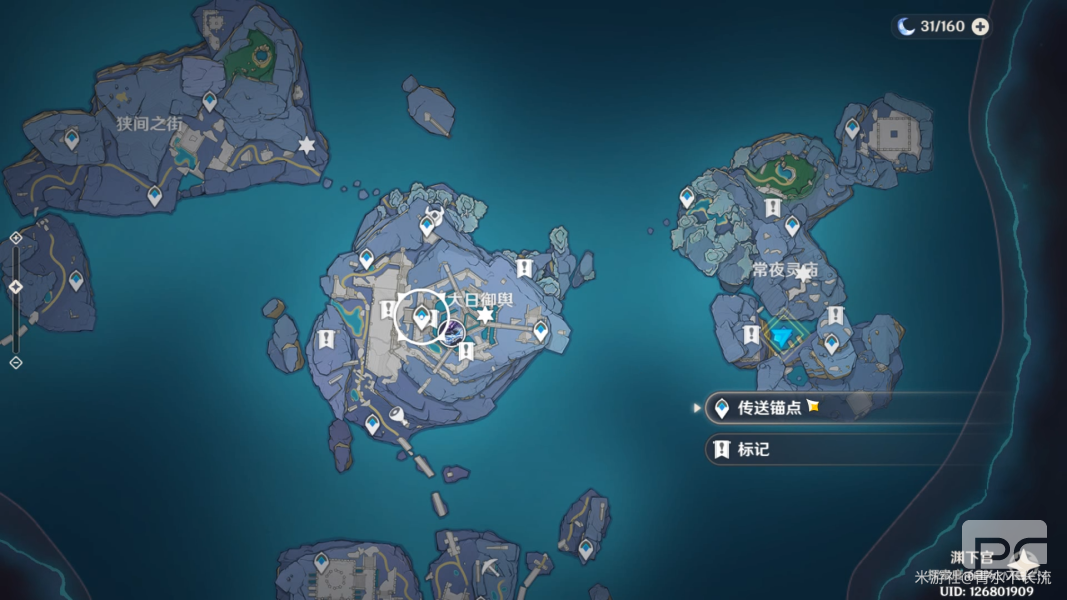Select the circled teleport waypoint at 大日御舆
Viewport: 1067px width, 600px height.
tap(422, 318)
